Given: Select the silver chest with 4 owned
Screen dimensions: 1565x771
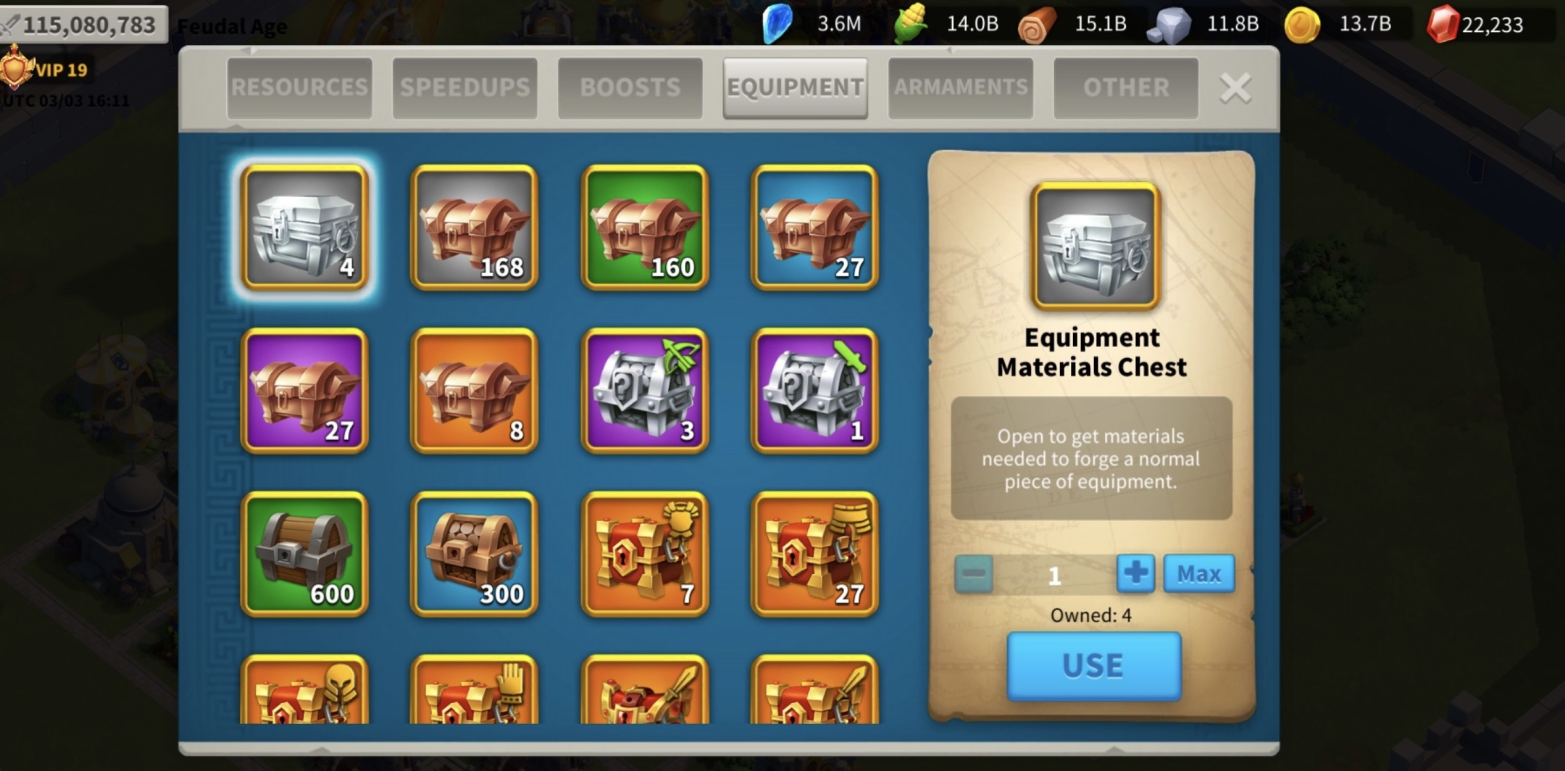Looking at the screenshot, I should 305,227.
